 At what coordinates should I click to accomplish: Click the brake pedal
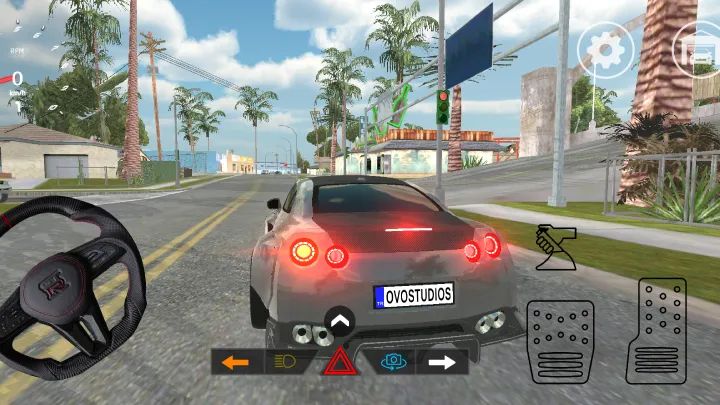pyautogui.click(x=561, y=342)
